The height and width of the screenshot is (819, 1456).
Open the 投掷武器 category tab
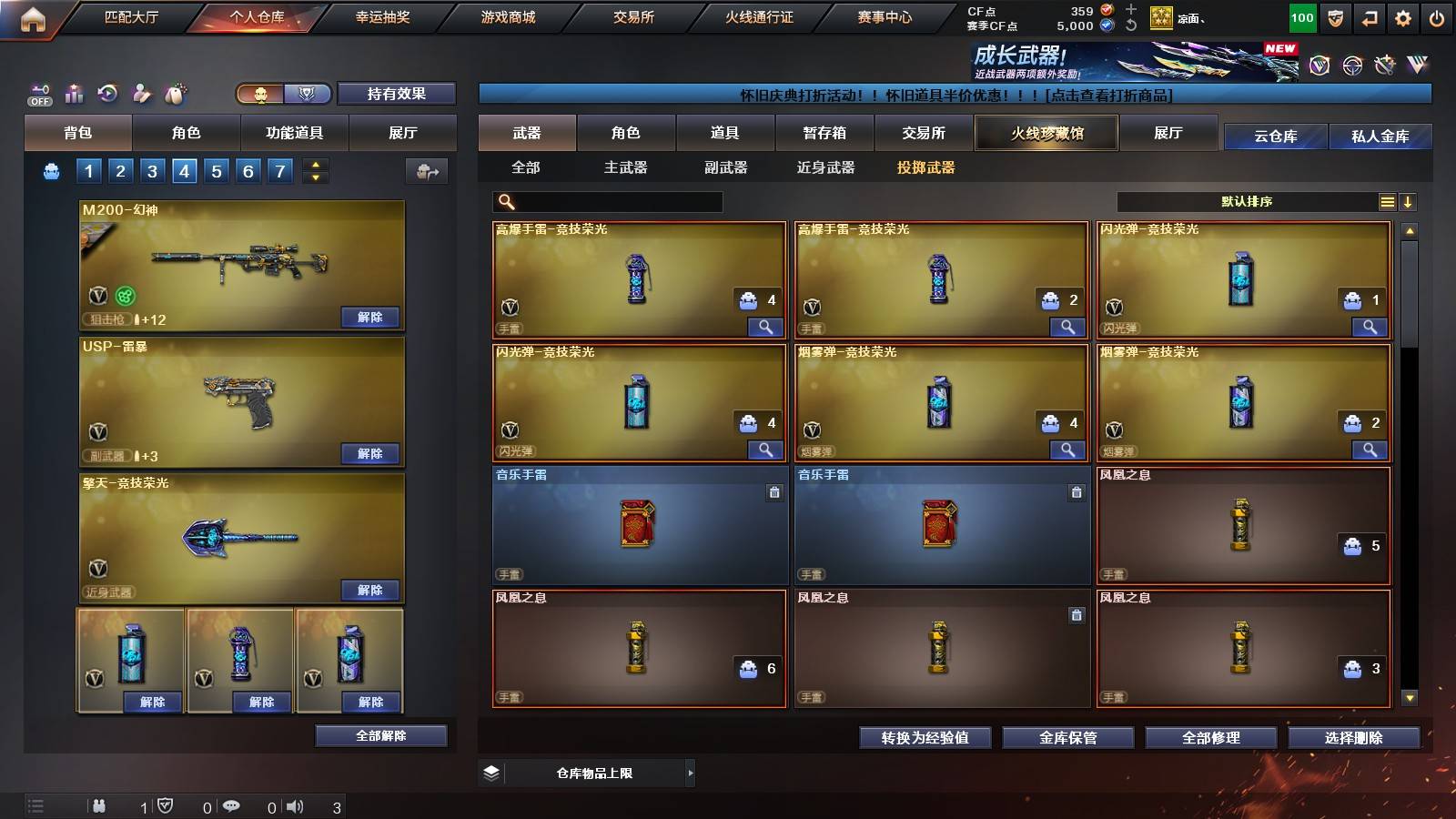[926, 167]
